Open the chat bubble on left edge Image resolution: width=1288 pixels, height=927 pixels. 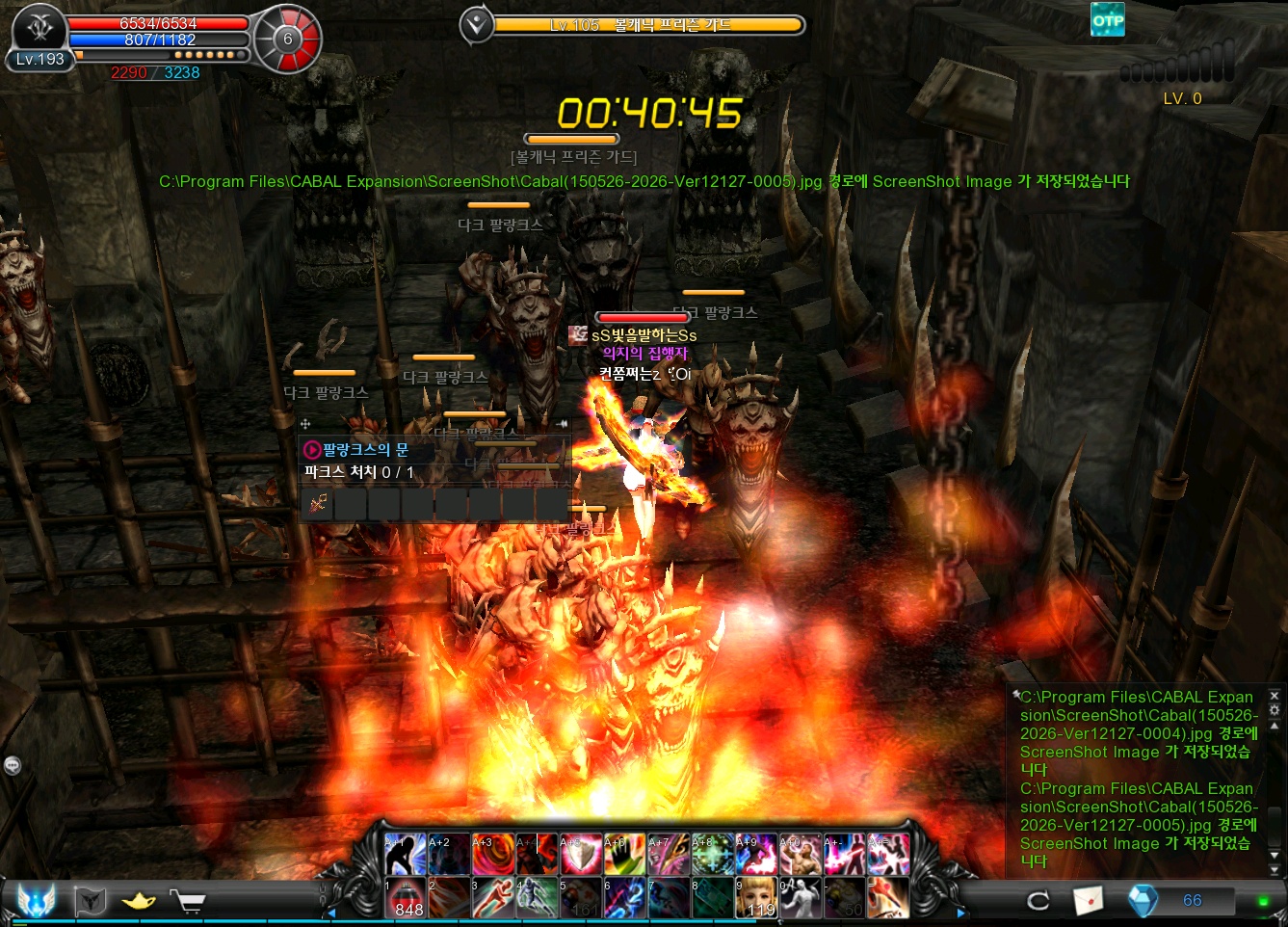pyautogui.click(x=13, y=765)
